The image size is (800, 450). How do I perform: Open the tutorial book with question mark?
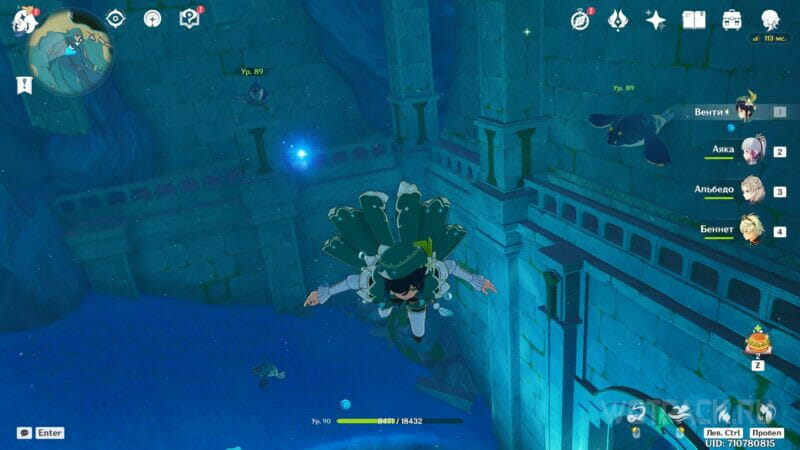click(x=189, y=19)
